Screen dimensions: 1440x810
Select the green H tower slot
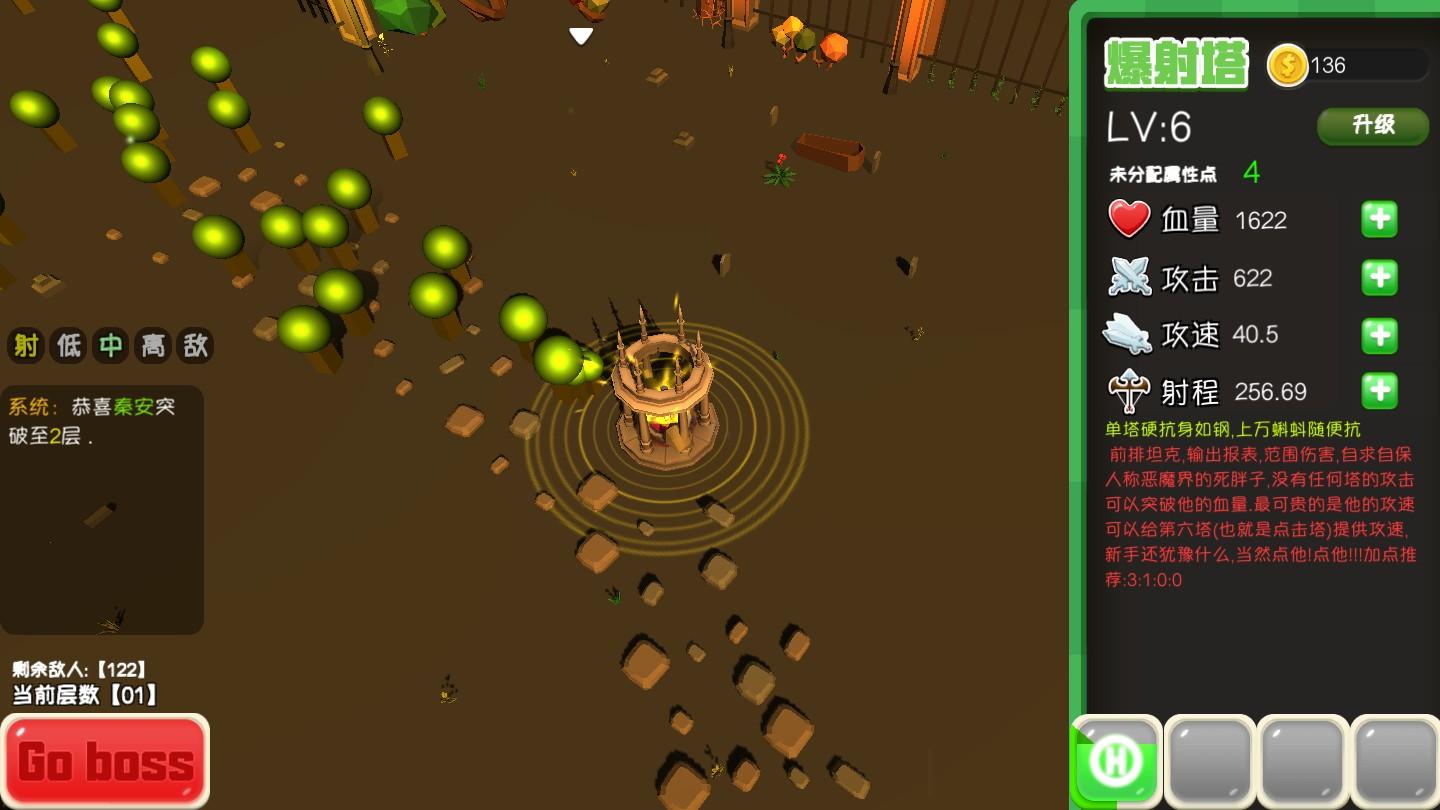(1116, 761)
